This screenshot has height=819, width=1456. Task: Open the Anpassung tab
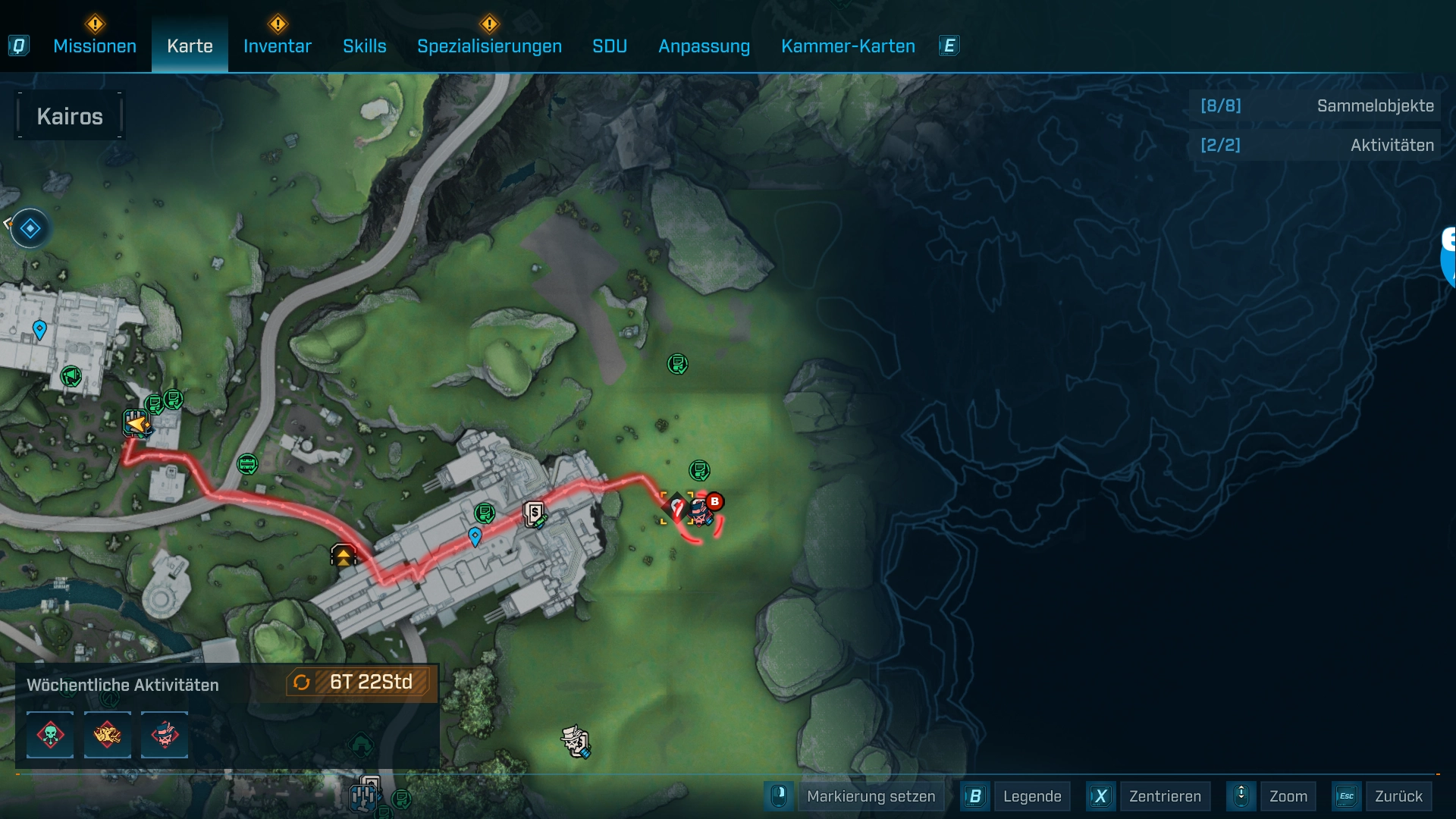click(x=704, y=46)
